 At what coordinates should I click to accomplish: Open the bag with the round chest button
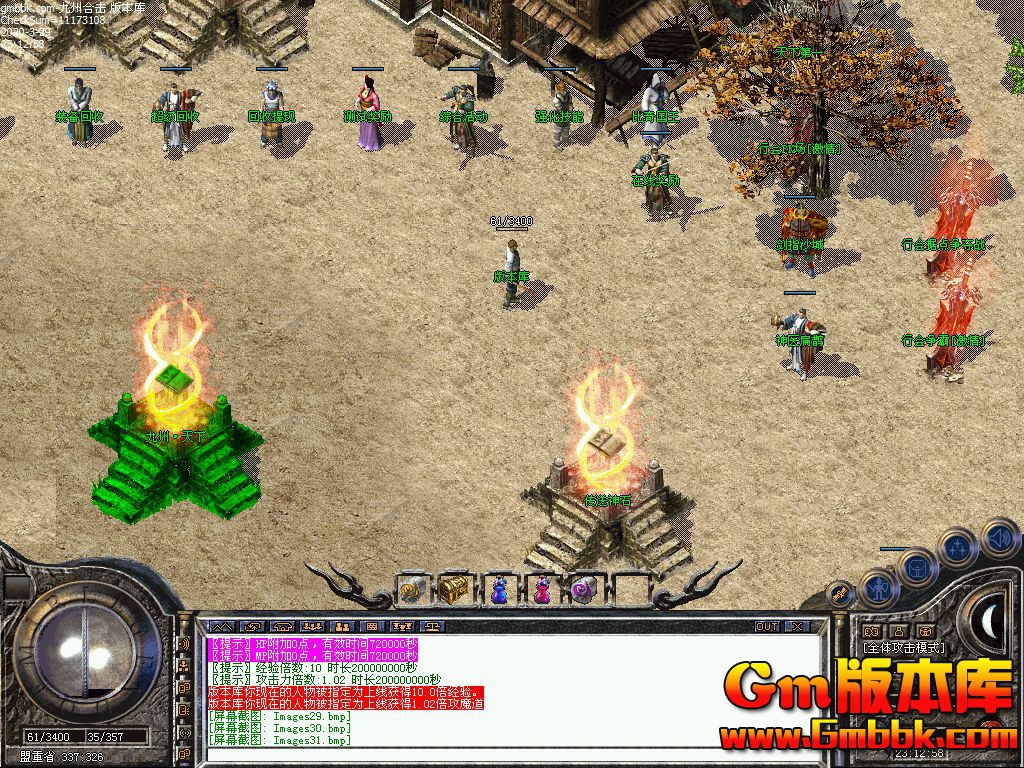[916, 568]
